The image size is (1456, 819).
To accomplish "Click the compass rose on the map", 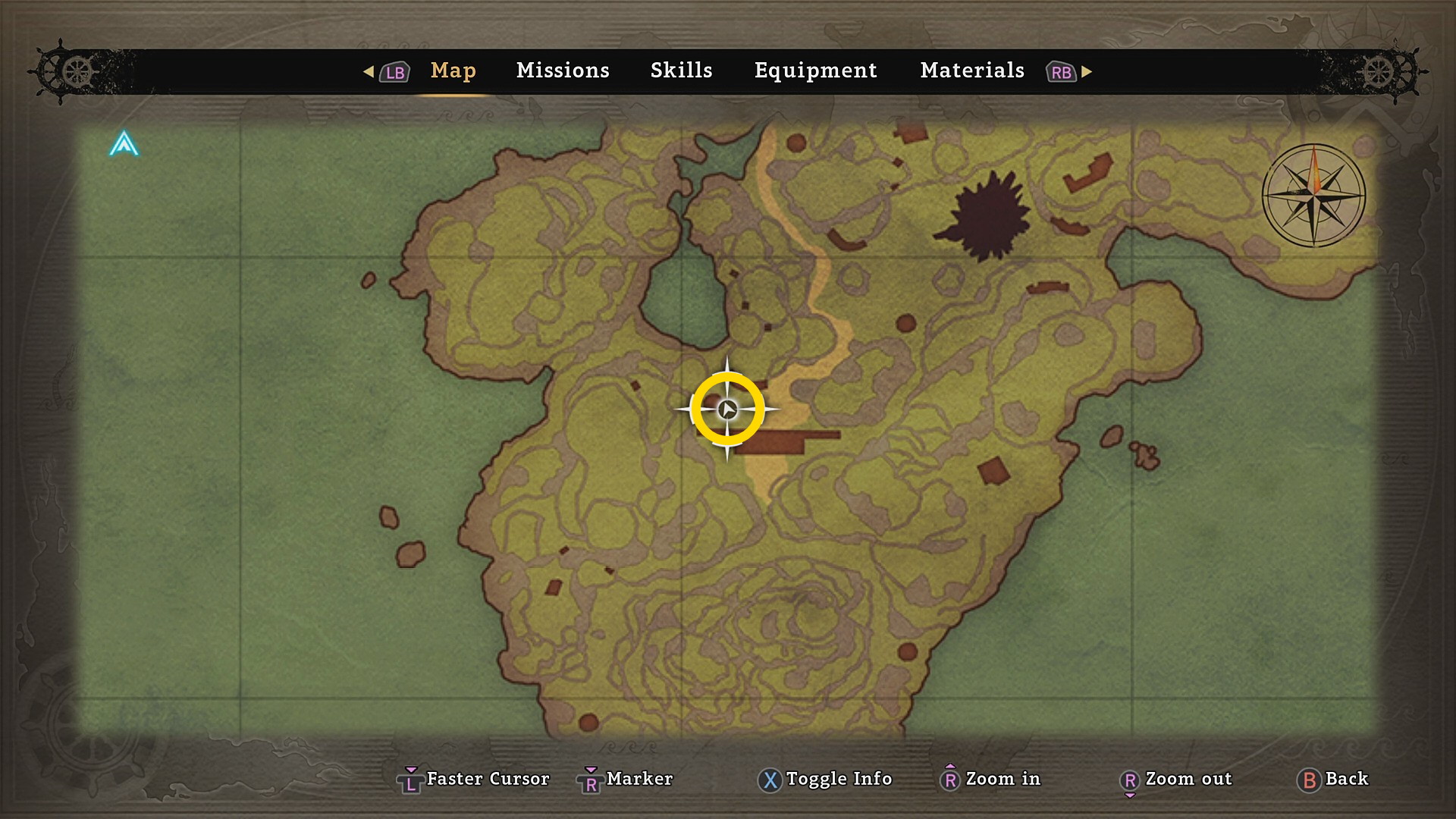I will [x=1313, y=196].
